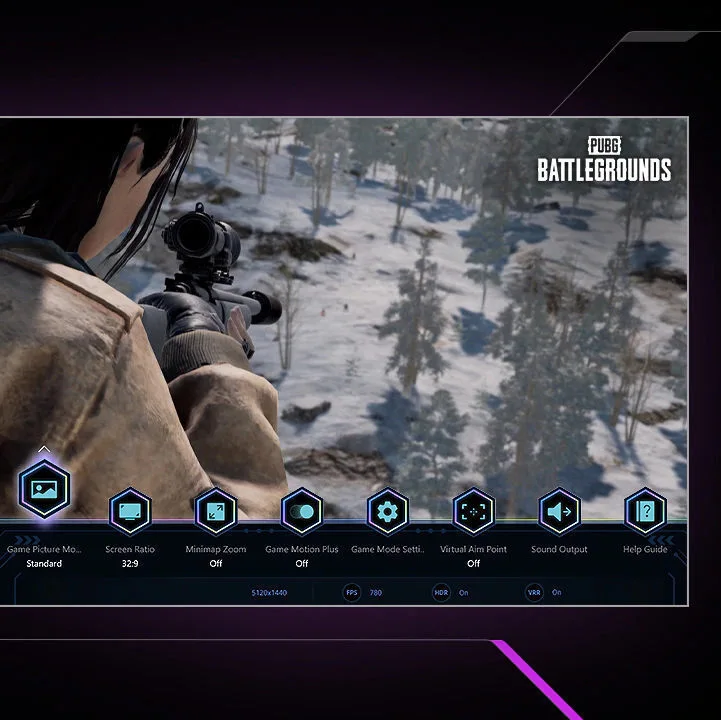Enable the Virtual Aim Point crosshair
The width and height of the screenshot is (721, 720).
473,512
